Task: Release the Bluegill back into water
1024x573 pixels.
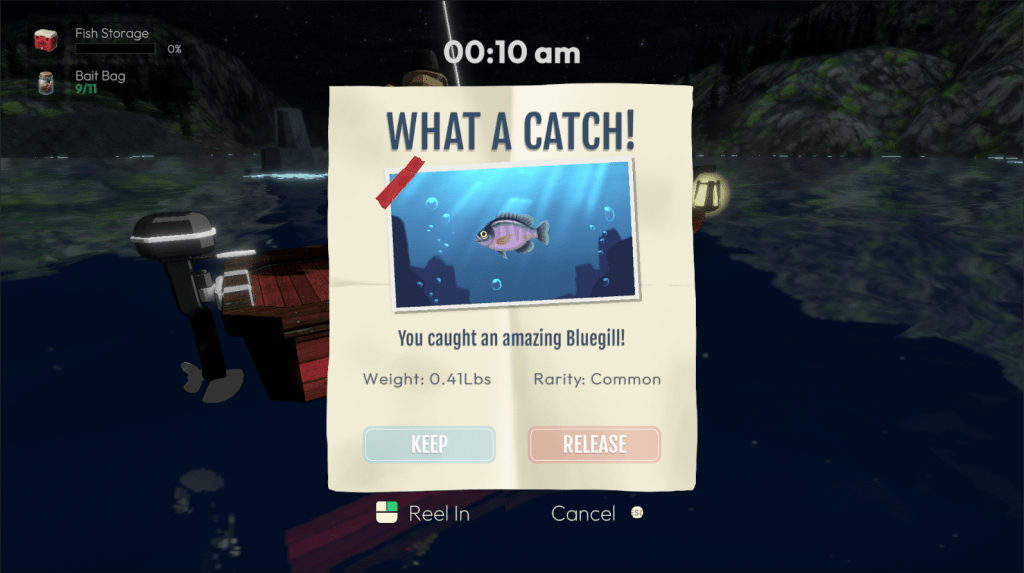Action: point(594,445)
